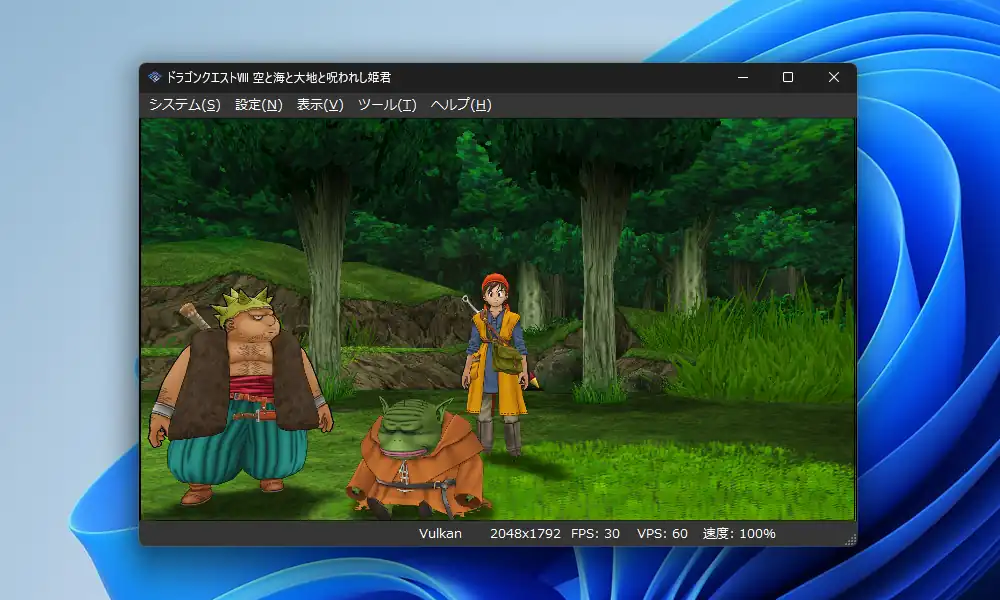The image size is (1000, 600).
Task: Open the ヘルプ(H) menu
Action: coord(461,105)
